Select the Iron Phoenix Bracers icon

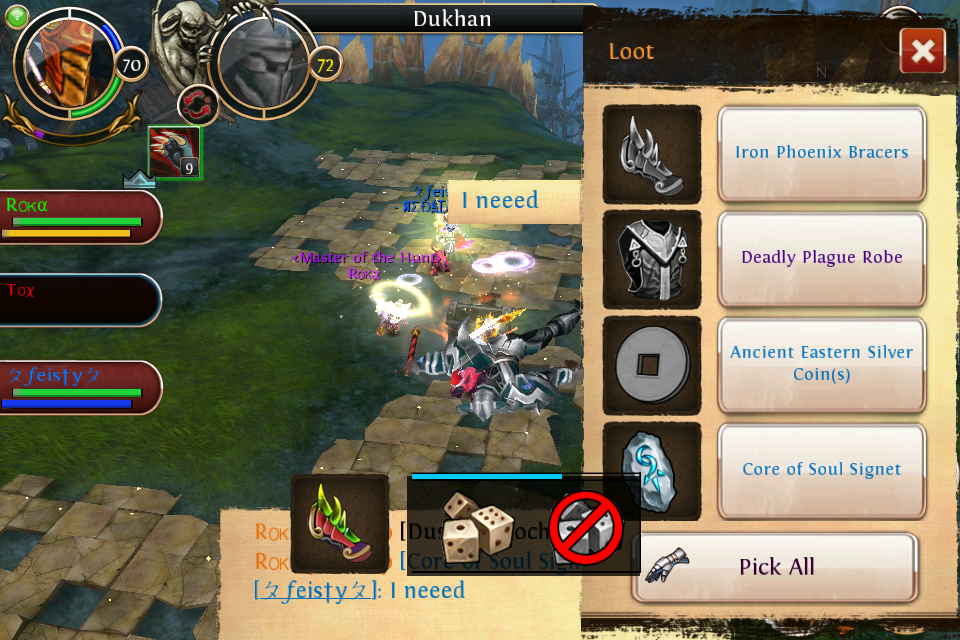652,154
